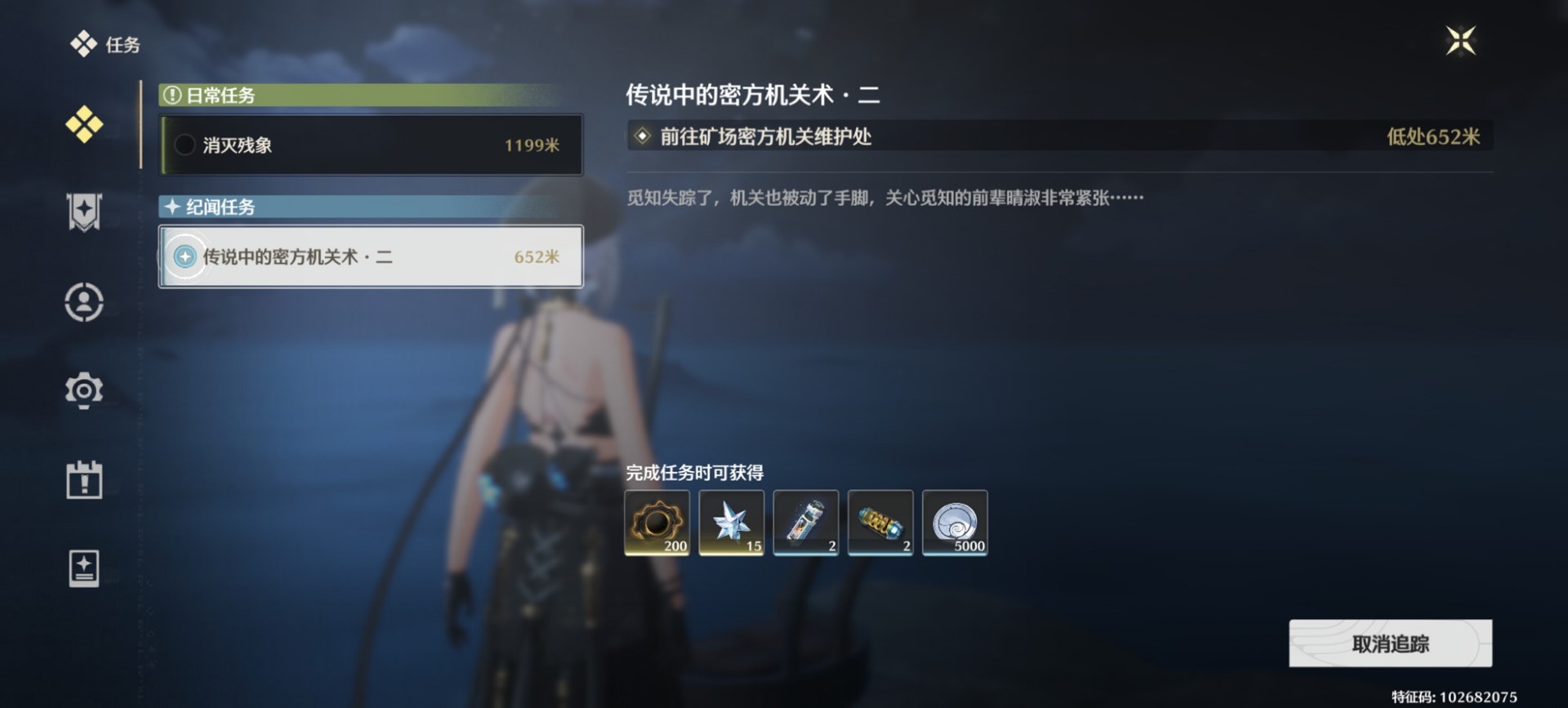Screen dimensions: 1568x708
Task: Open the settings gear icon in sidebar
Action: (x=85, y=390)
